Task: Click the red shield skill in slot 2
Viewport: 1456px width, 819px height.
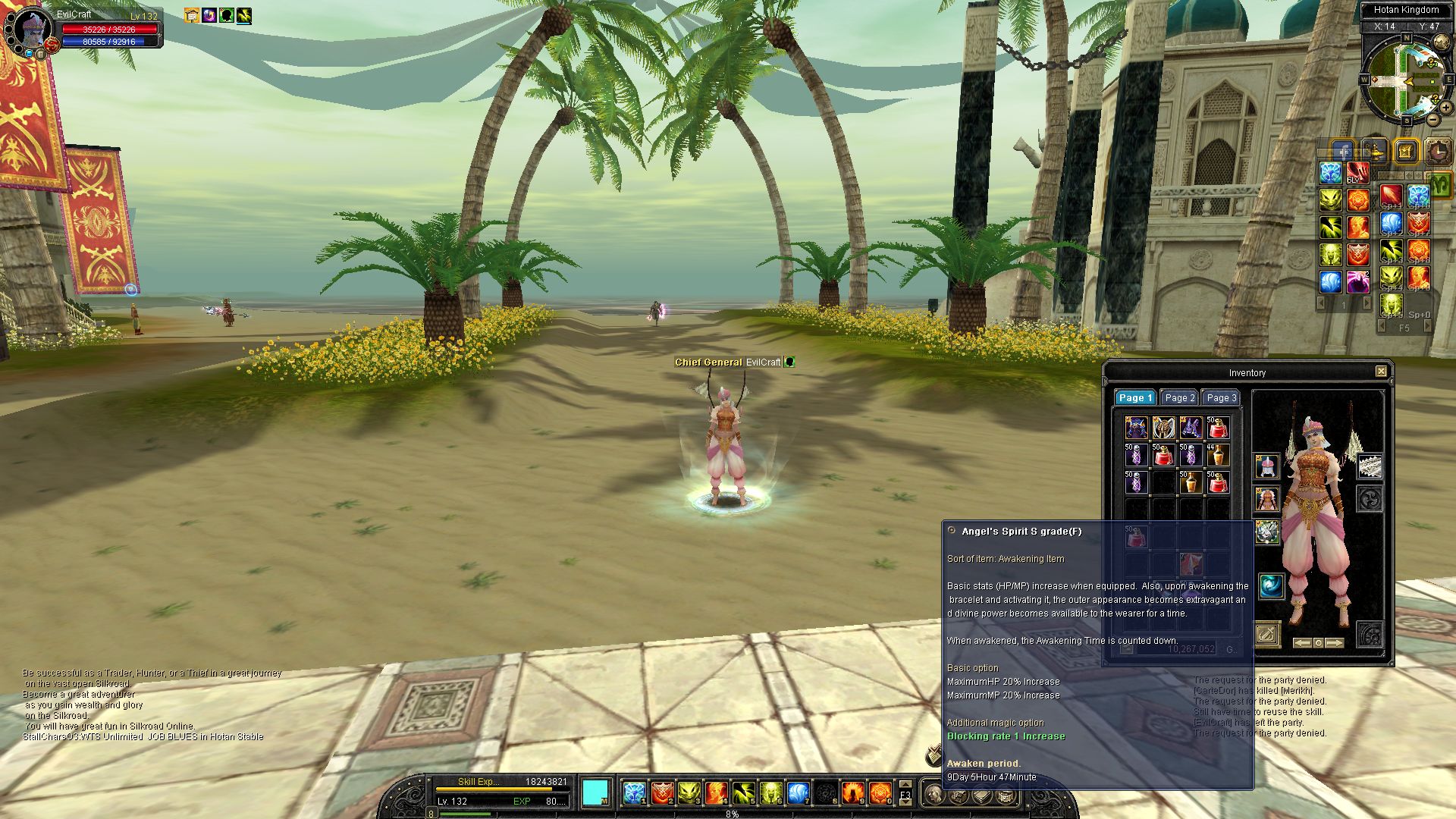Action: coord(661,793)
